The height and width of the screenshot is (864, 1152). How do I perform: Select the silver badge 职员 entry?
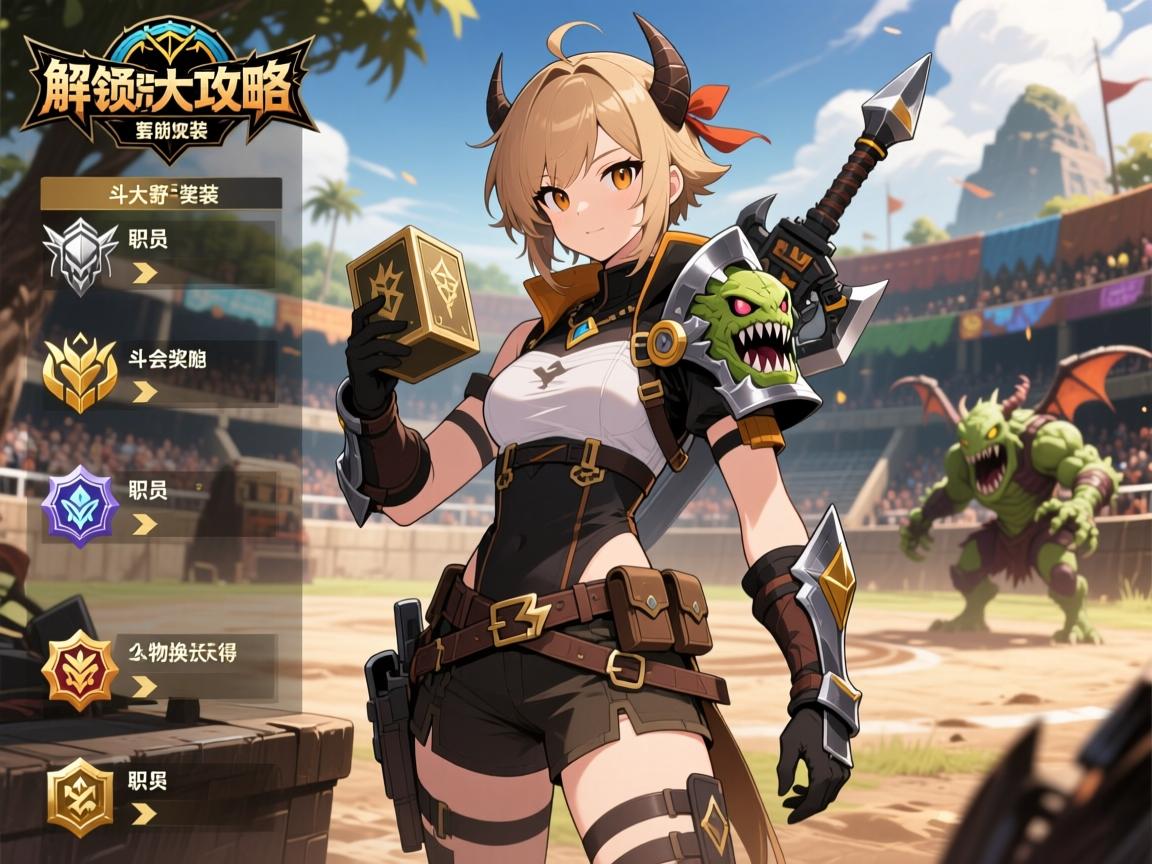pos(160,255)
